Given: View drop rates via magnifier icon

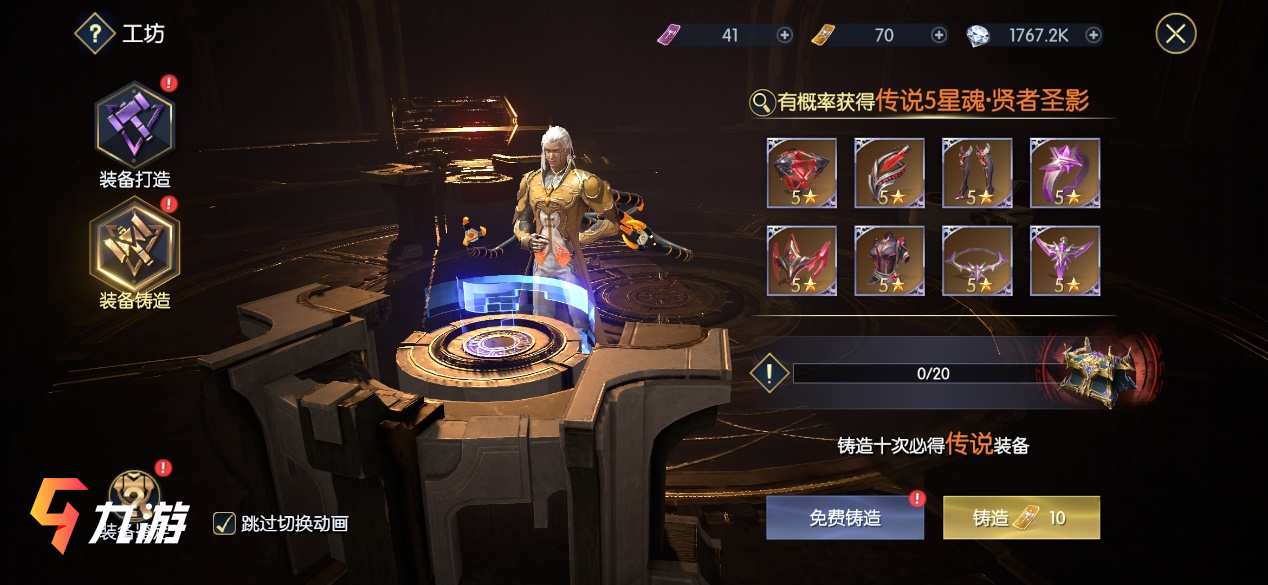Looking at the screenshot, I should (762, 101).
